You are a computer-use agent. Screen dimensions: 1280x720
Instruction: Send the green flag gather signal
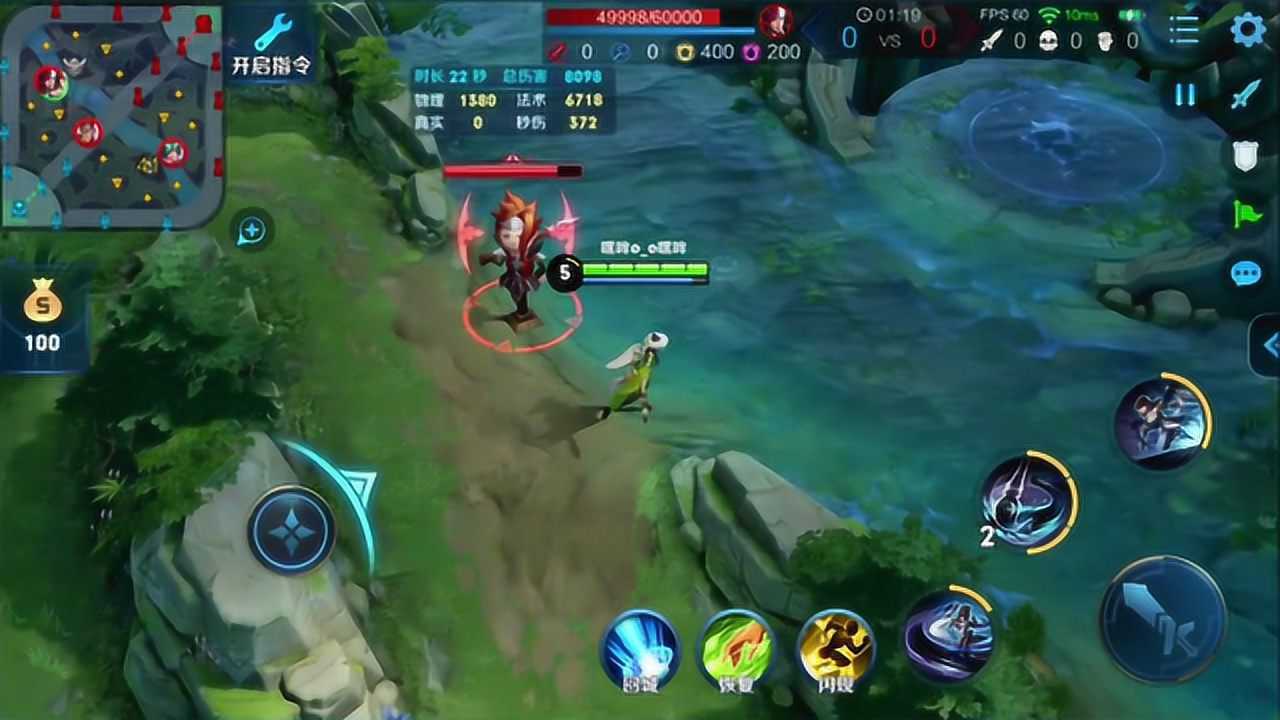tap(1246, 214)
